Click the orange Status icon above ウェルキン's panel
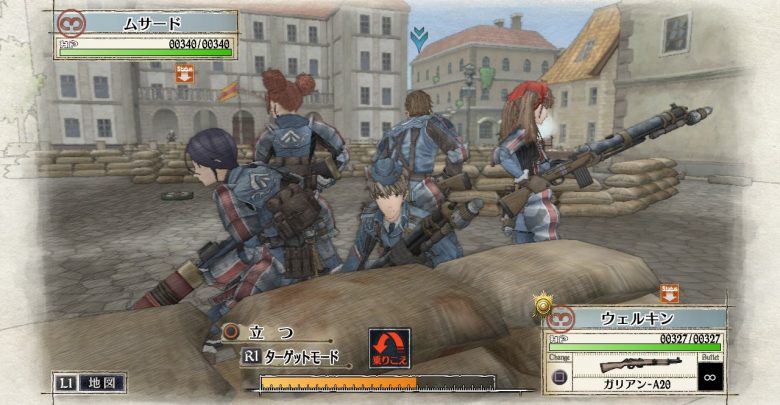 [669, 292]
